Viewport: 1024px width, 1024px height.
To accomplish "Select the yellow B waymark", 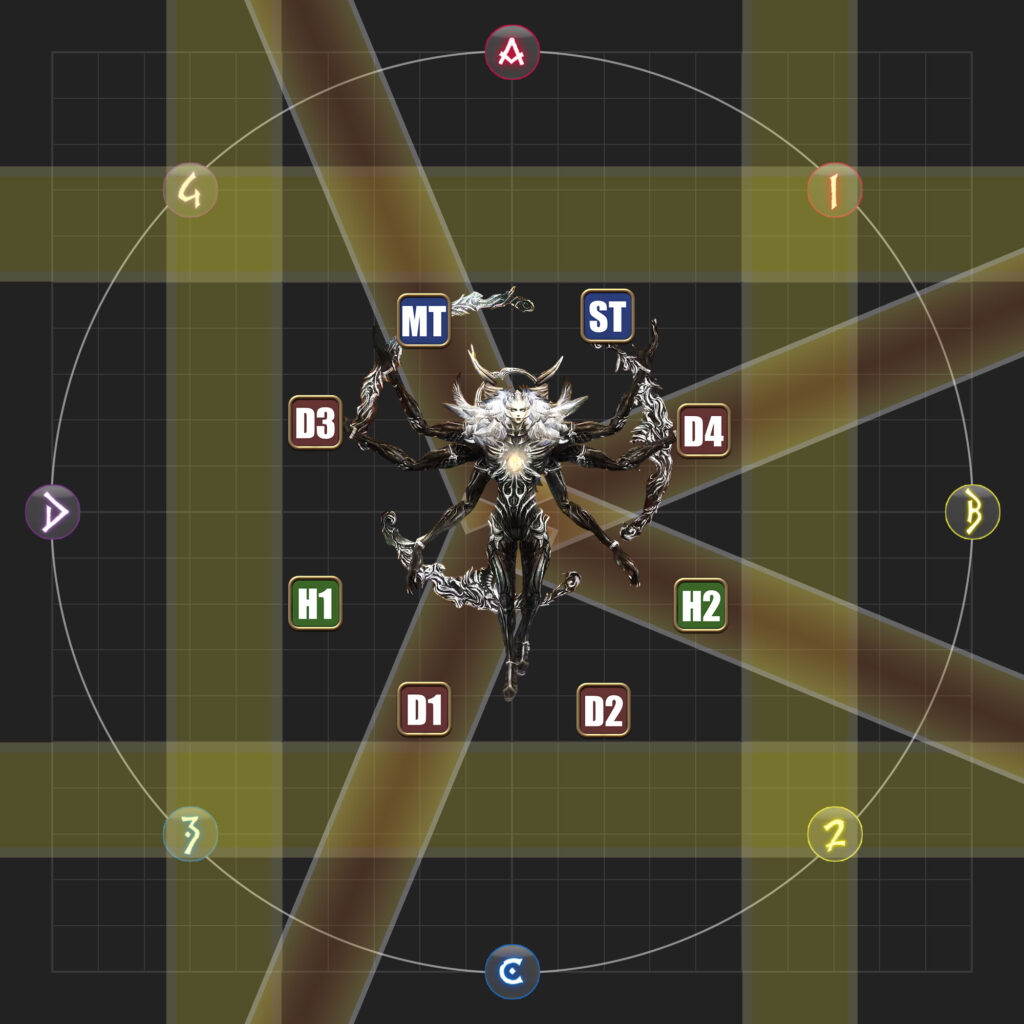I will pos(972,512).
